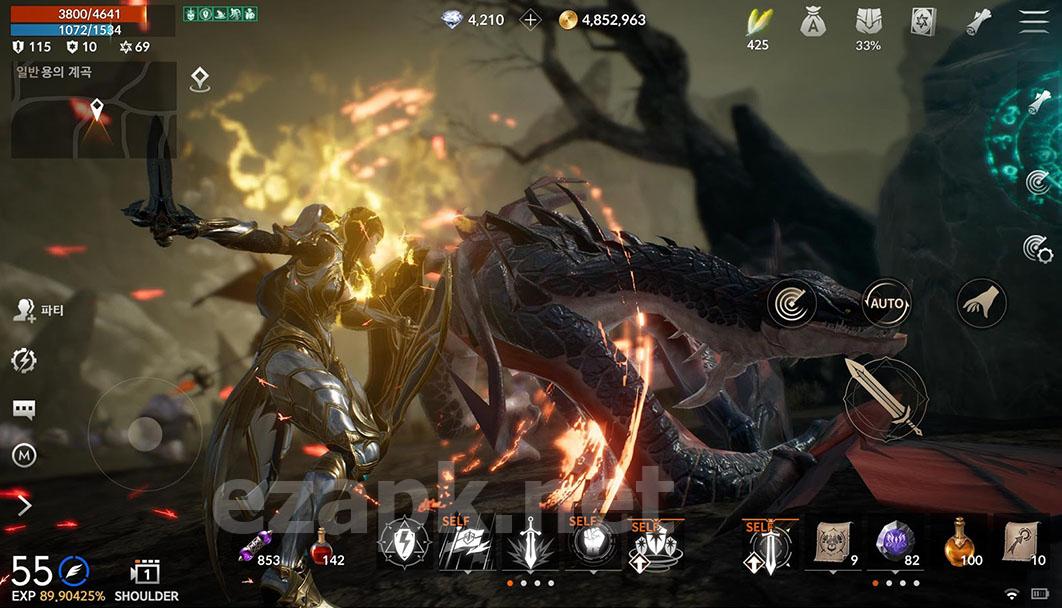Image resolution: width=1062 pixels, height=608 pixels.
Task: Open the hamburger main menu
Action: (x=1035, y=21)
